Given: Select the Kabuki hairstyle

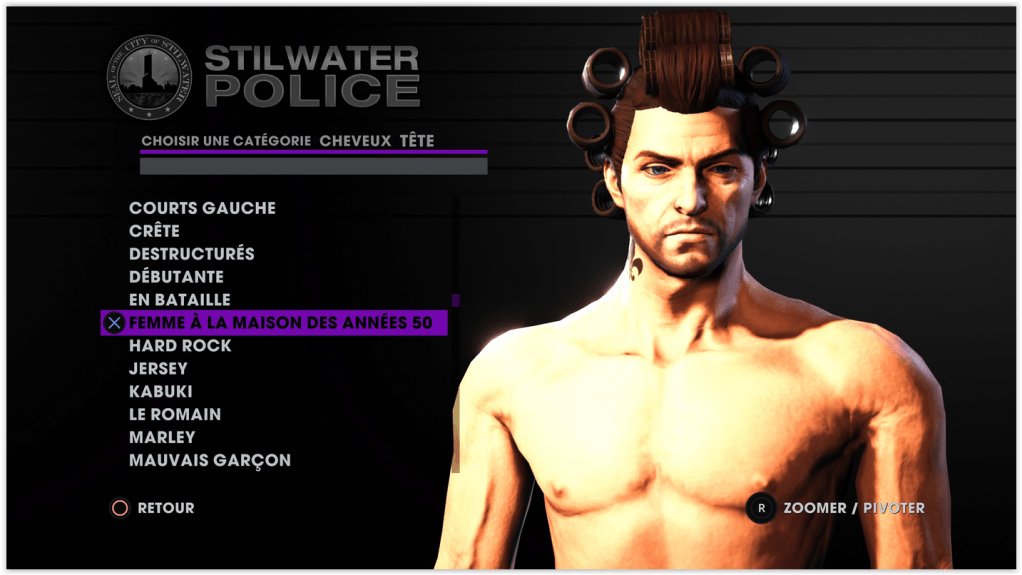Looking at the screenshot, I should 161,392.
